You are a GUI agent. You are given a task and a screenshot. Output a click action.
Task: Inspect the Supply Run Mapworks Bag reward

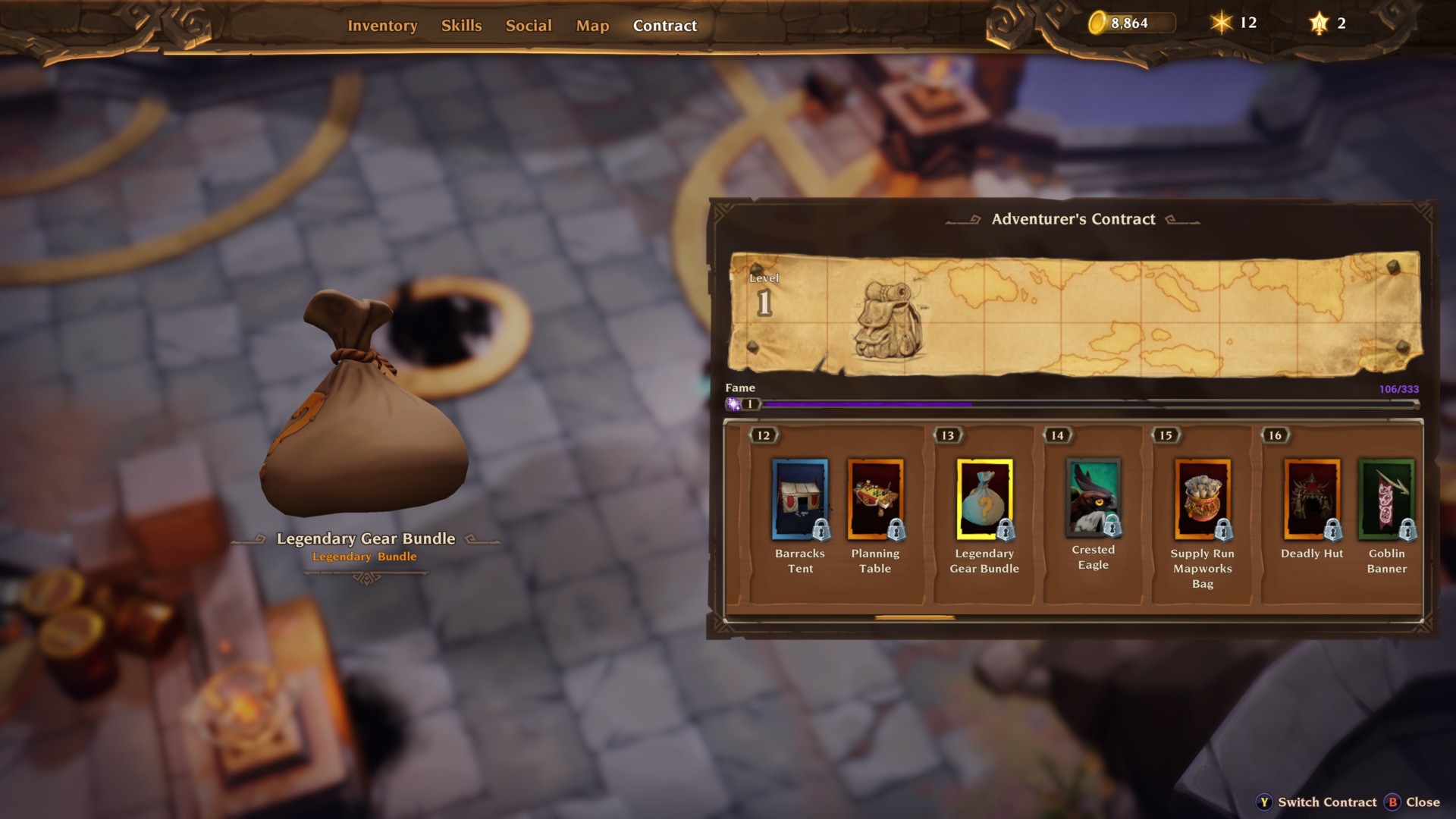pyautogui.click(x=1202, y=499)
